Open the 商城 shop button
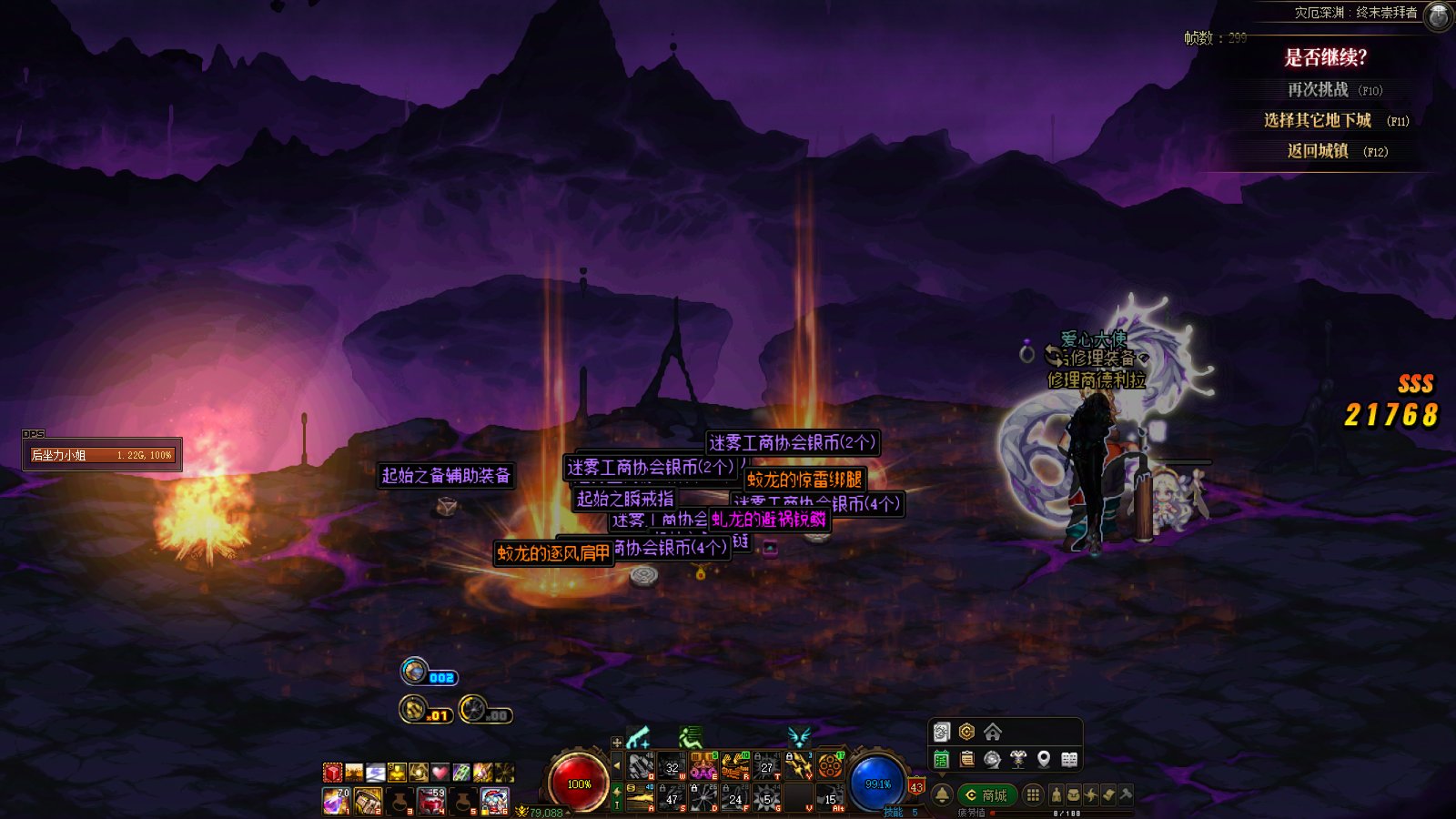Image resolution: width=1456 pixels, height=819 pixels. tap(986, 795)
